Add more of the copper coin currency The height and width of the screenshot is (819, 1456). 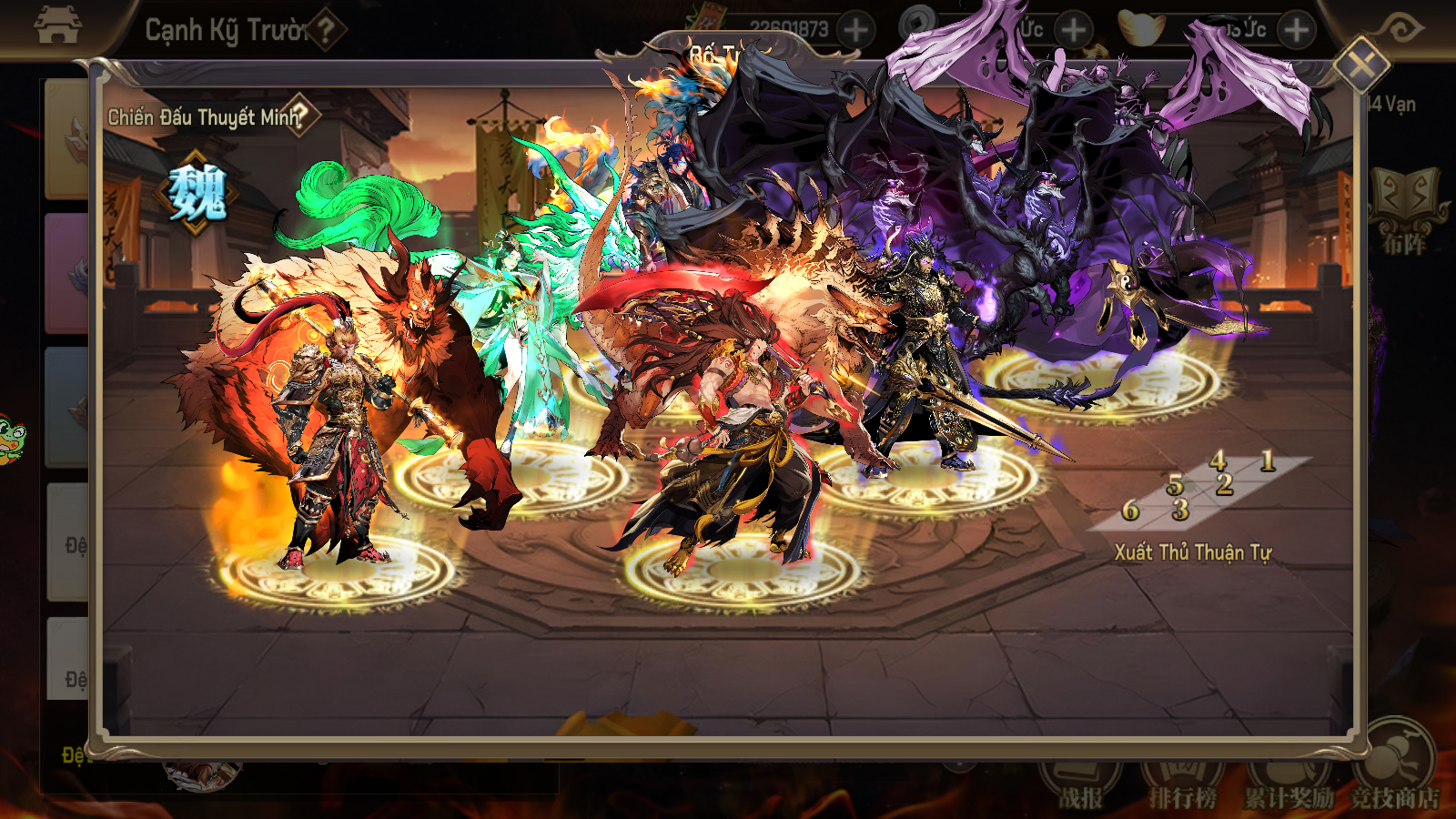click(1074, 30)
